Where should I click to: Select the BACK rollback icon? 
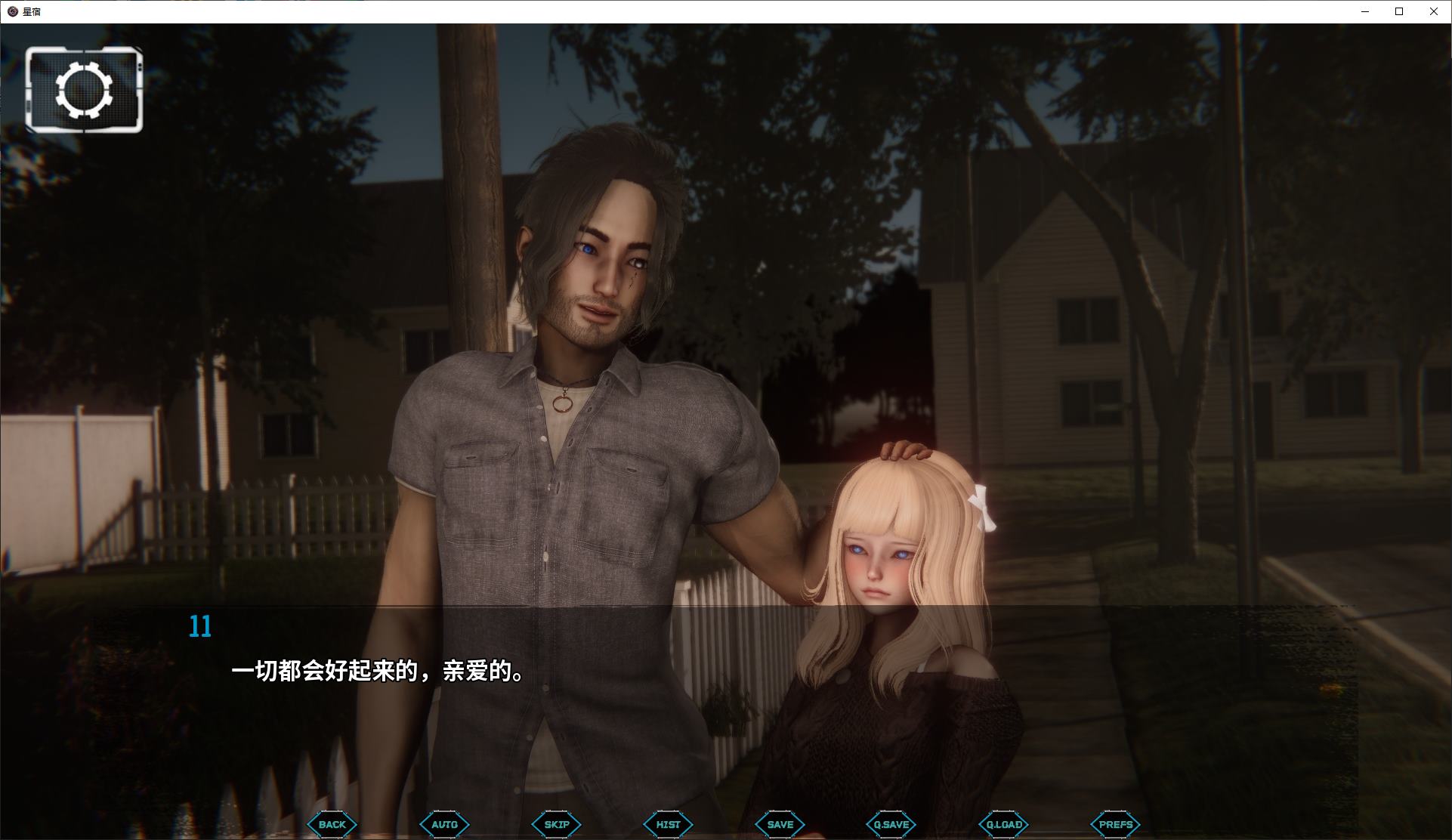click(x=331, y=824)
